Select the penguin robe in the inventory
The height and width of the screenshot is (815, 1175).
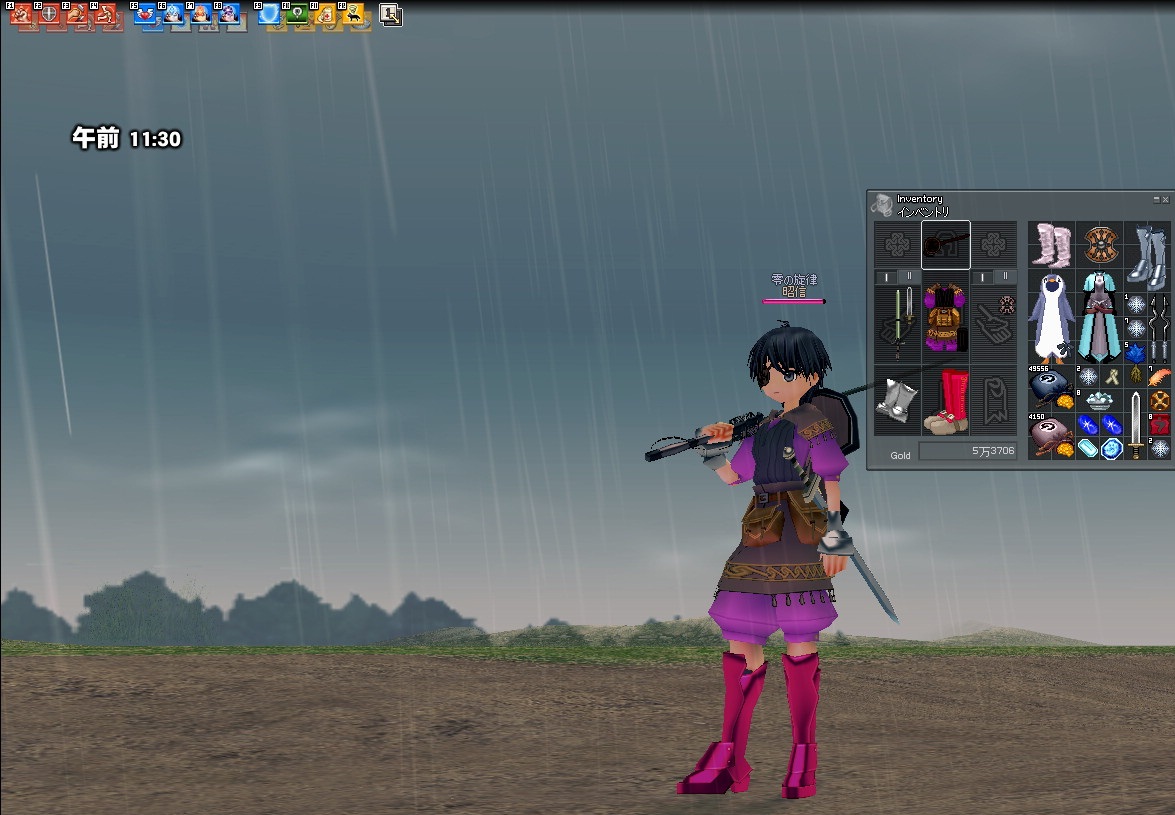(x=1052, y=316)
